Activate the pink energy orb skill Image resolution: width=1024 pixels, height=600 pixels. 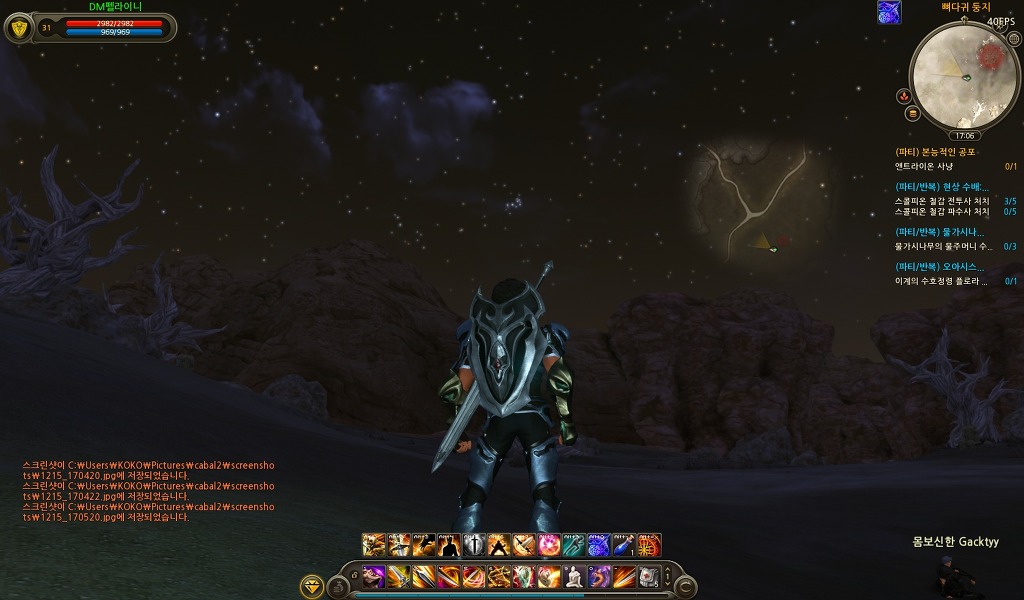[549, 546]
